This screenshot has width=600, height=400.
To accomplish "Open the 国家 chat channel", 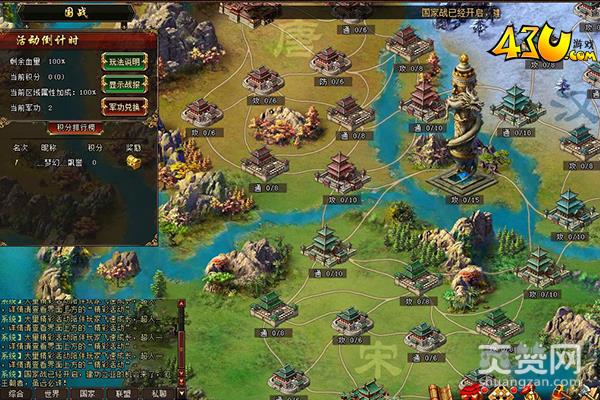I will tap(84, 394).
